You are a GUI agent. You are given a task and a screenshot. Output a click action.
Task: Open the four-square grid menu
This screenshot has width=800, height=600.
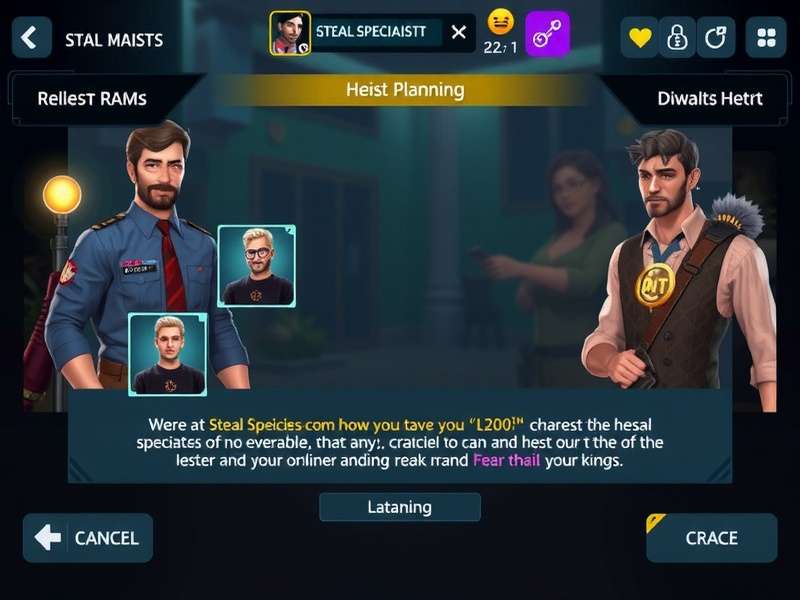tap(767, 38)
